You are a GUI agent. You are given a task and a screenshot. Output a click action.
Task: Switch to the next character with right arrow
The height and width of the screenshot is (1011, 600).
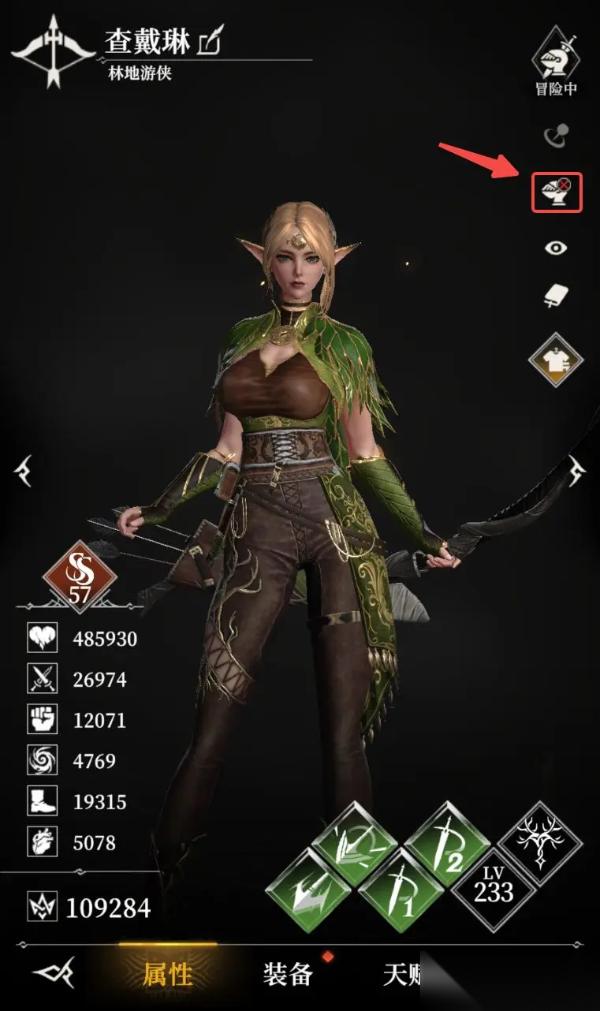point(578,470)
